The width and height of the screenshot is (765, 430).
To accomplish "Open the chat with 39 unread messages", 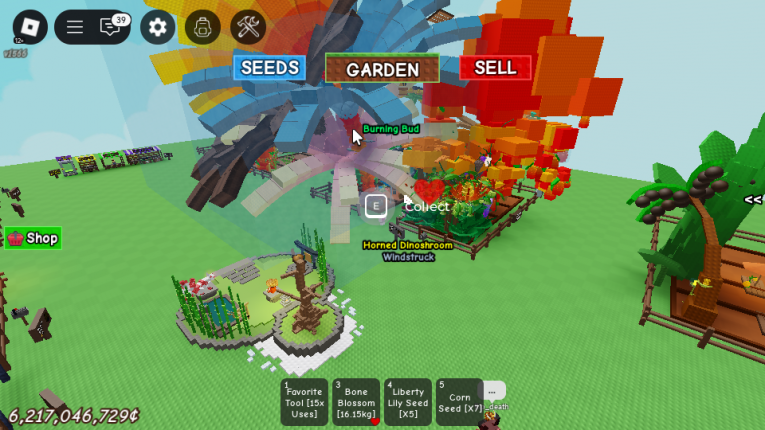I will pyautogui.click(x=111, y=27).
